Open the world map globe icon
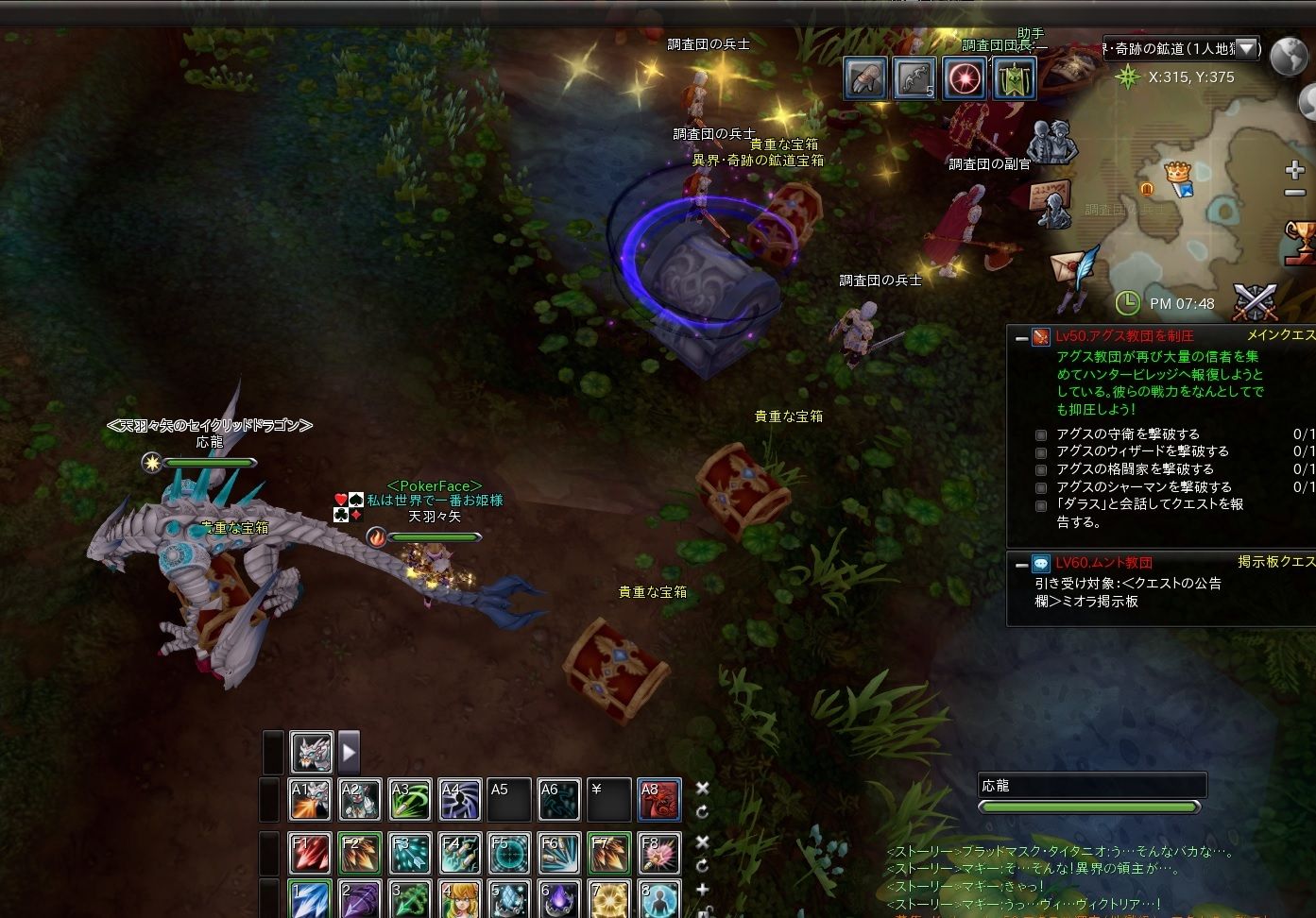1316x918 pixels. [x=1289, y=56]
